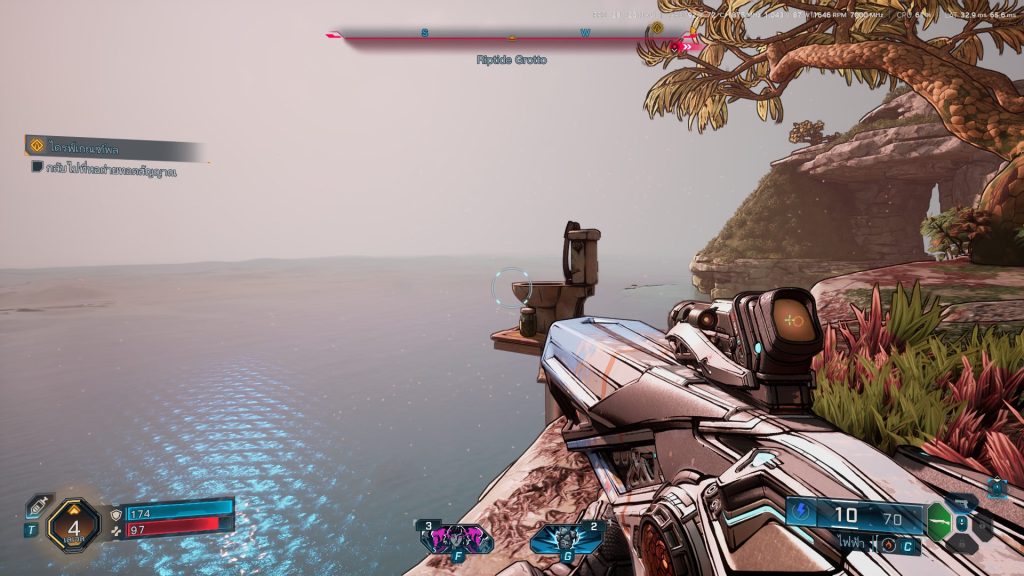Select the yellow quest marker on compass

tap(657, 28)
